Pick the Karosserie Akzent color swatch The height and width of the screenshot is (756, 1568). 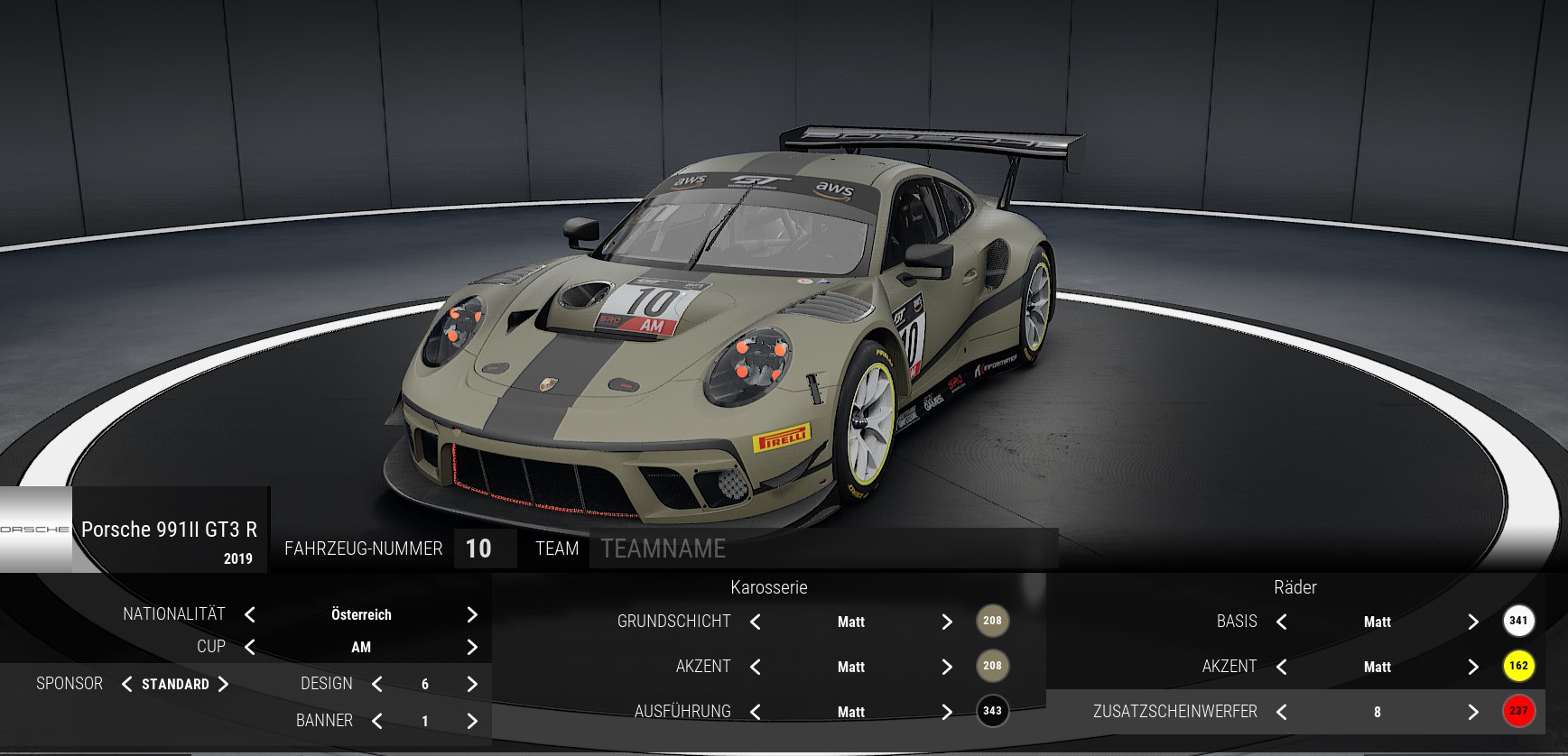992,666
